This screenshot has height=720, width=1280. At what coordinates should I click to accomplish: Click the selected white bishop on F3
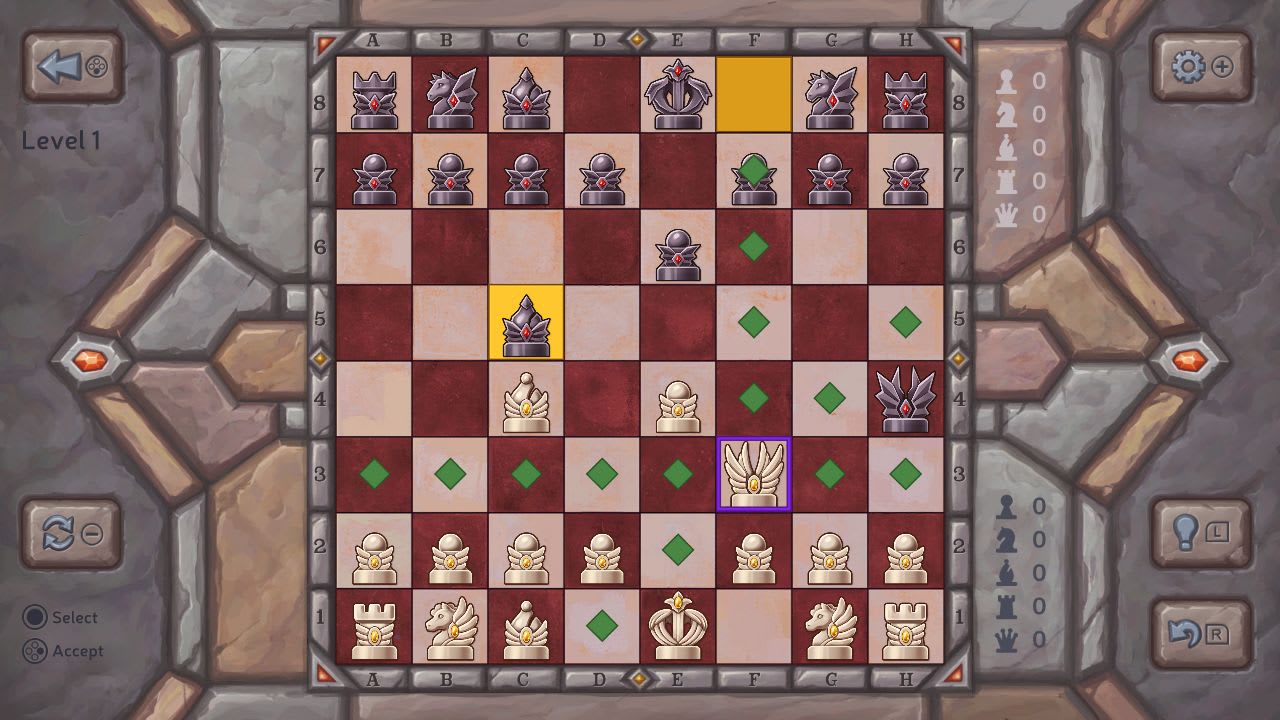[753, 475]
